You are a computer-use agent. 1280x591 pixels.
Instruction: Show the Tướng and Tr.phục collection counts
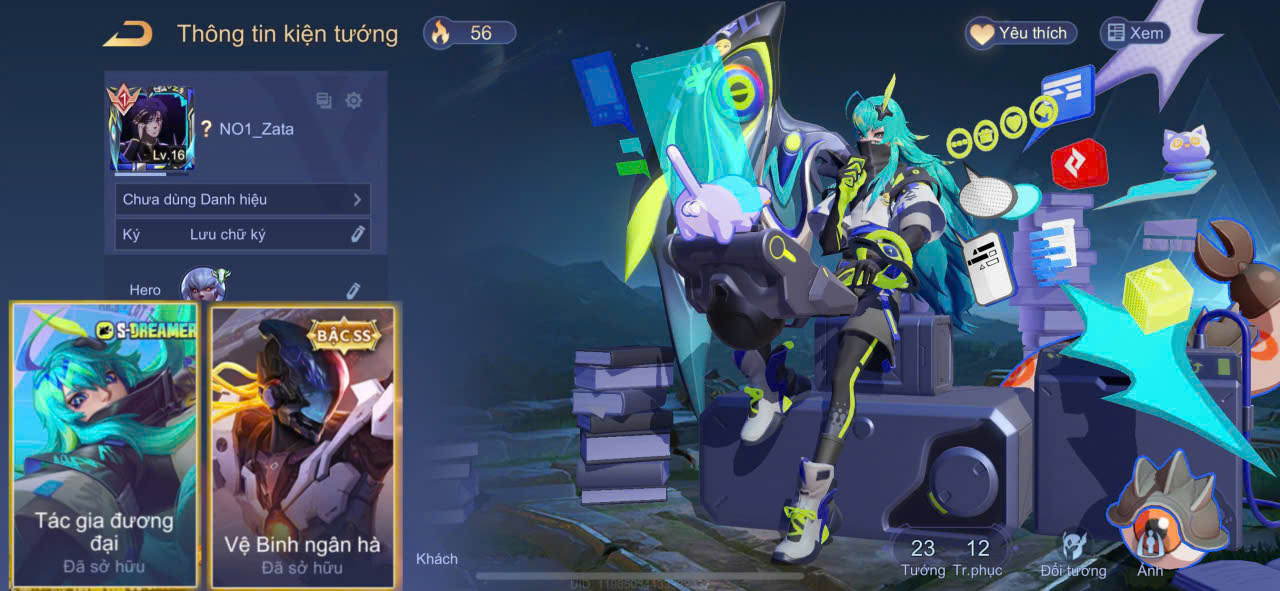(950, 557)
